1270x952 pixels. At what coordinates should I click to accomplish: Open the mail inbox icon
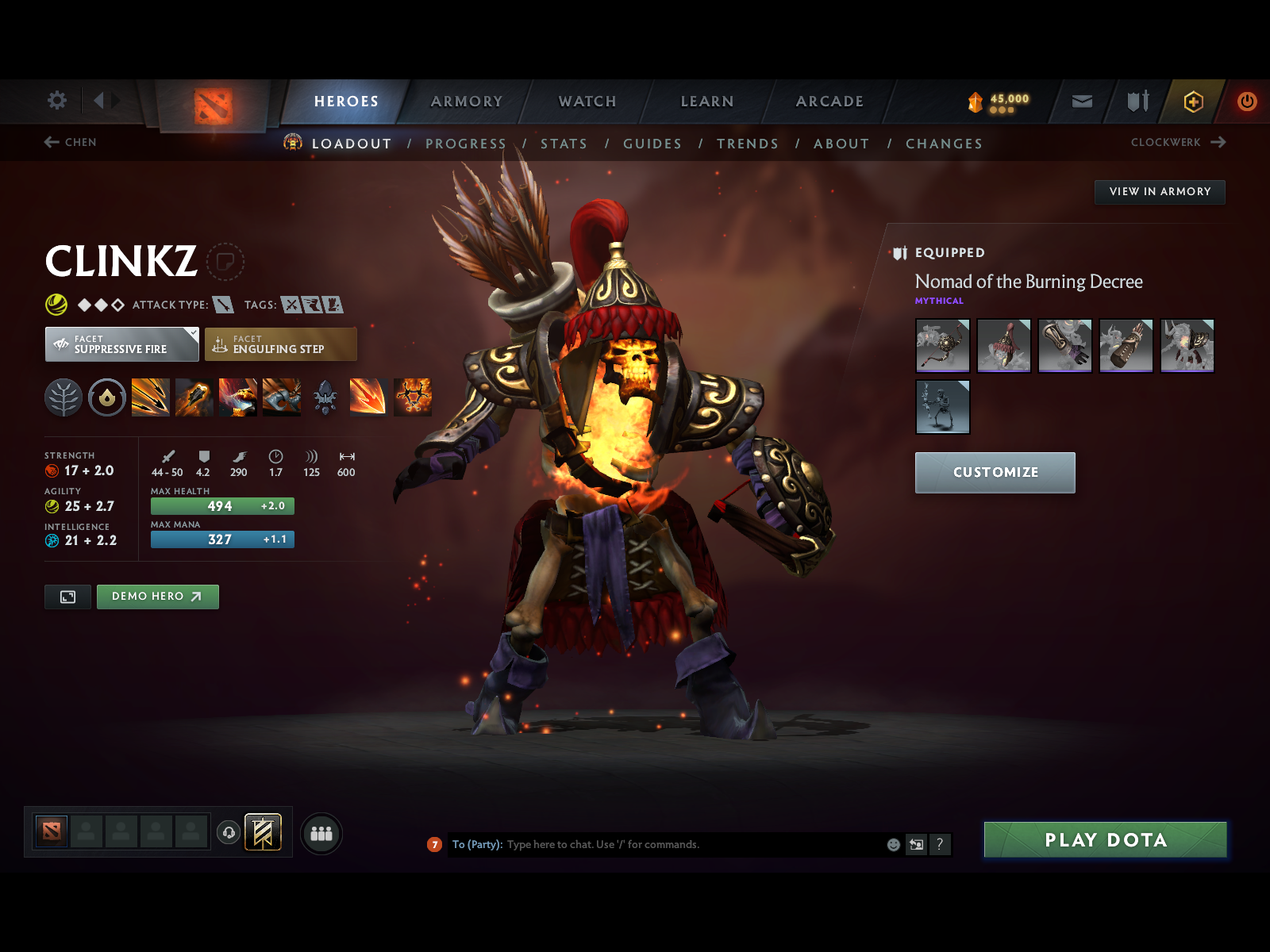point(1081,102)
